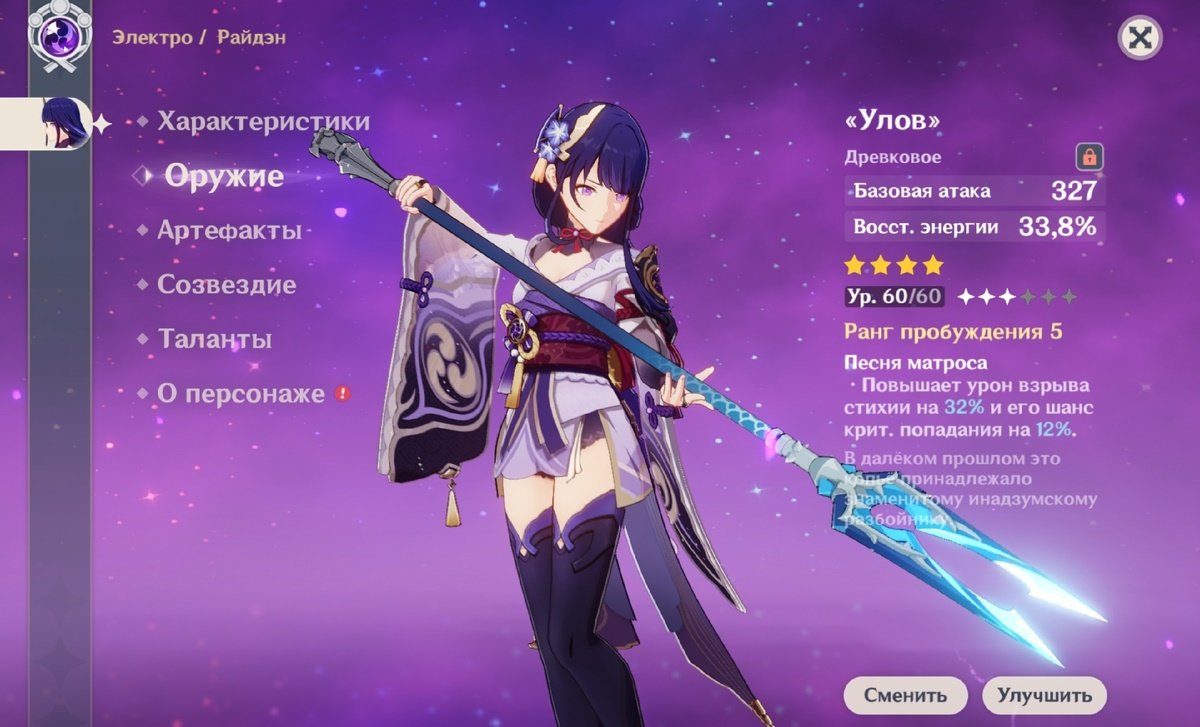
Task: Select Raiden's portrait in the party sidebar
Action: point(63,124)
